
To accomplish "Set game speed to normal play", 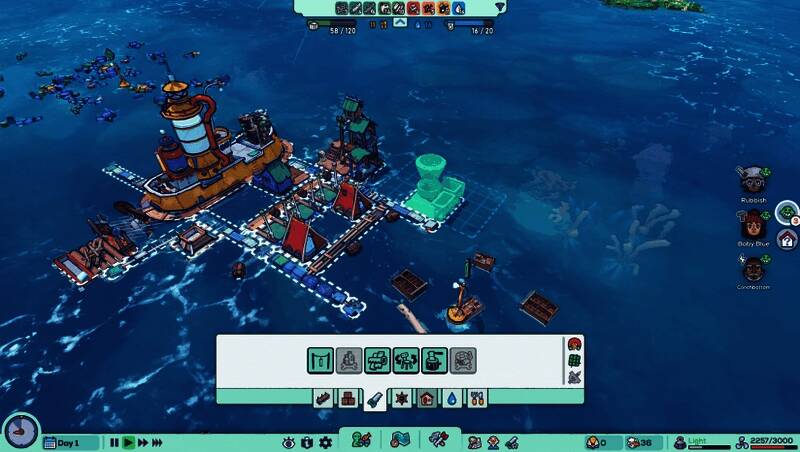I will pyautogui.click(x=128, y=442).
